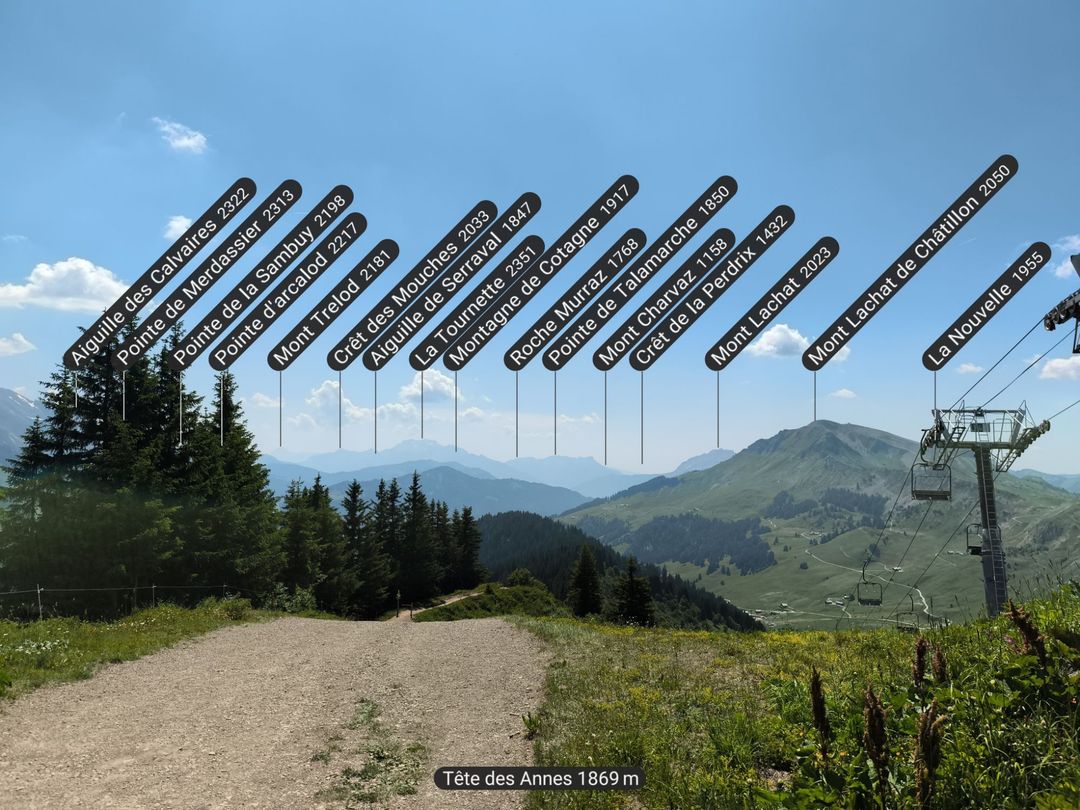Choose the Mont Trelod 2181 label
This screenshot has width=1080, height=810.
coord(333,304)
